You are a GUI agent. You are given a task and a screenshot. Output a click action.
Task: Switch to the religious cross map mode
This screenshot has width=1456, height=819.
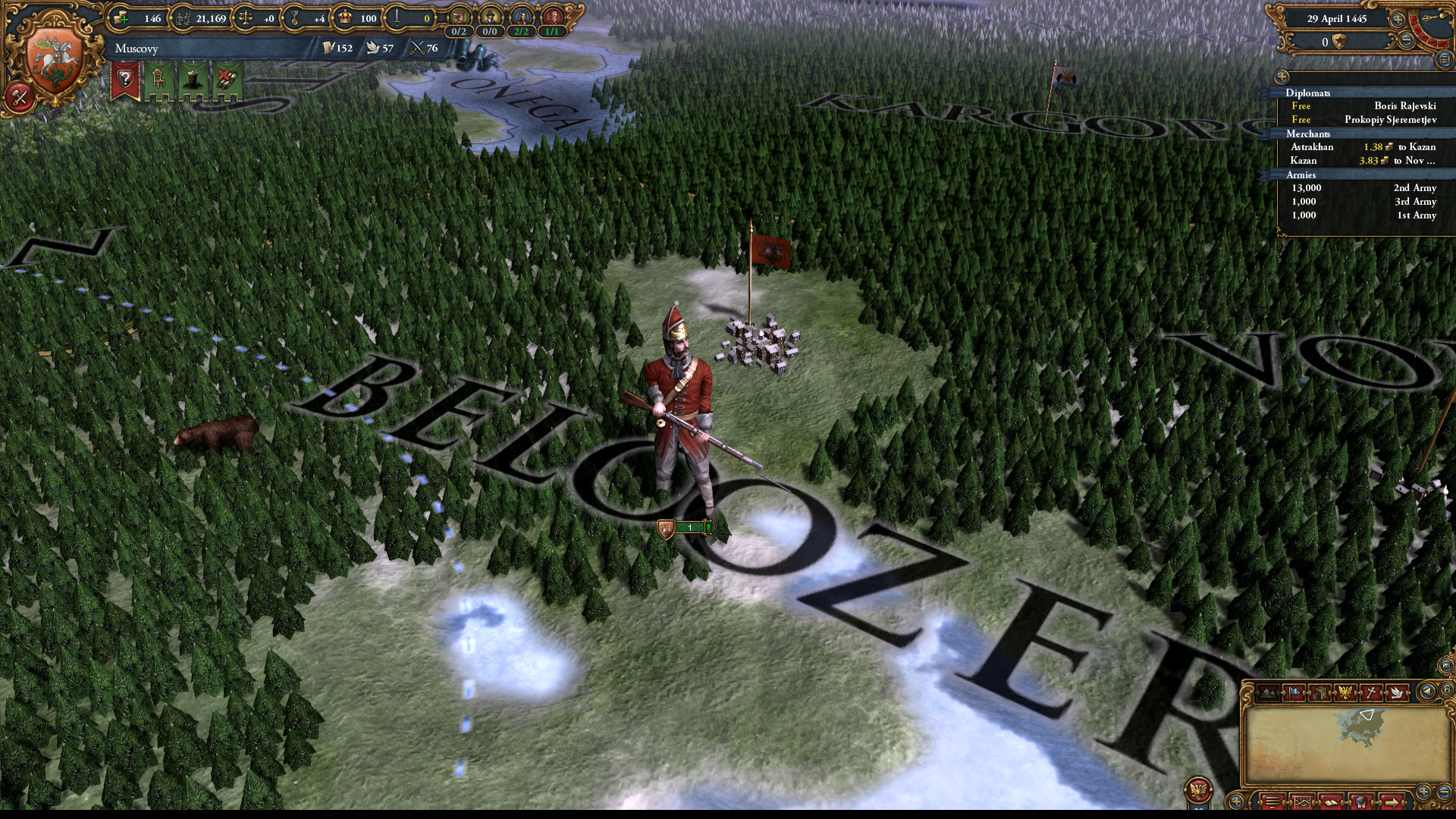[1371, 692]
